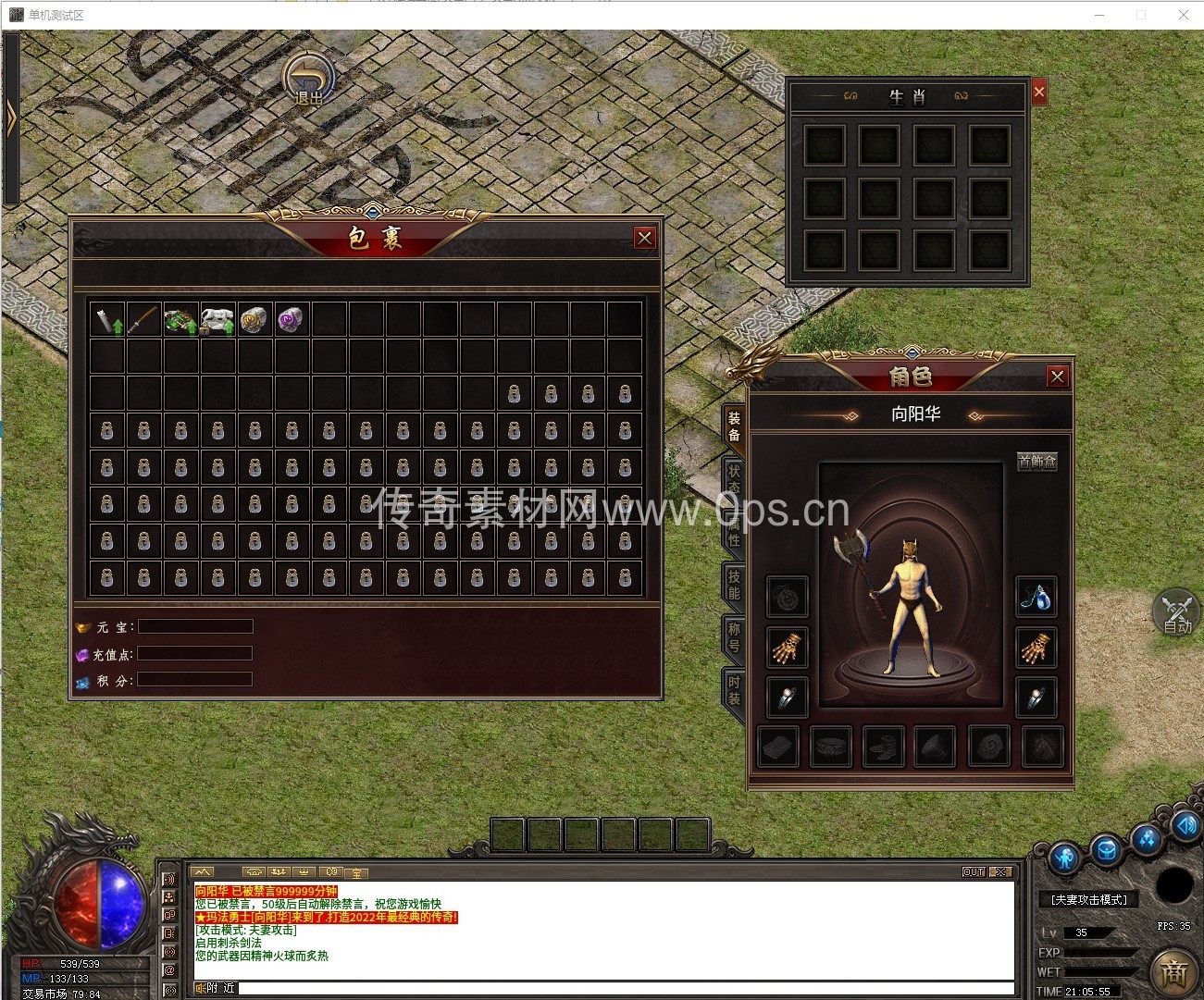1204x1000 pixels.
Task: Open the 商 shop button
Action: coord(1173,971)
